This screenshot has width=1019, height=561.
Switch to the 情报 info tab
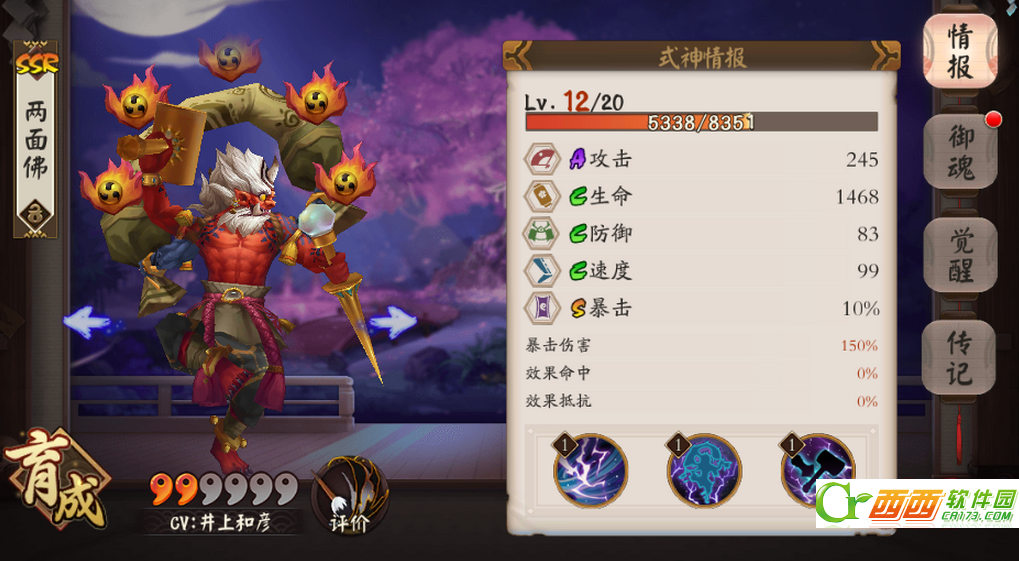click(959, 52)
